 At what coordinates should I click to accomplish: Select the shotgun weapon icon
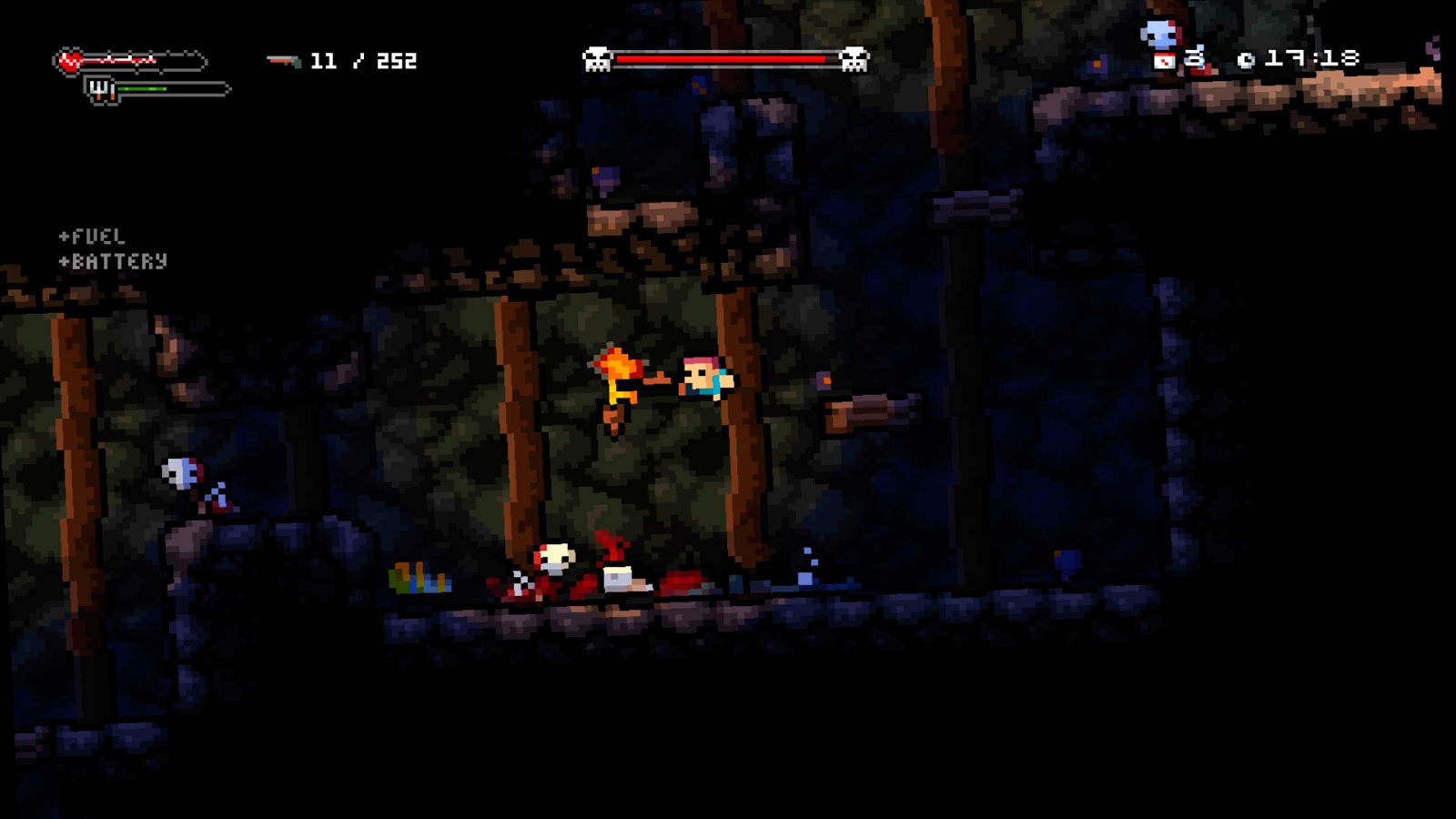pyautogui.click(x=283, y=61)
